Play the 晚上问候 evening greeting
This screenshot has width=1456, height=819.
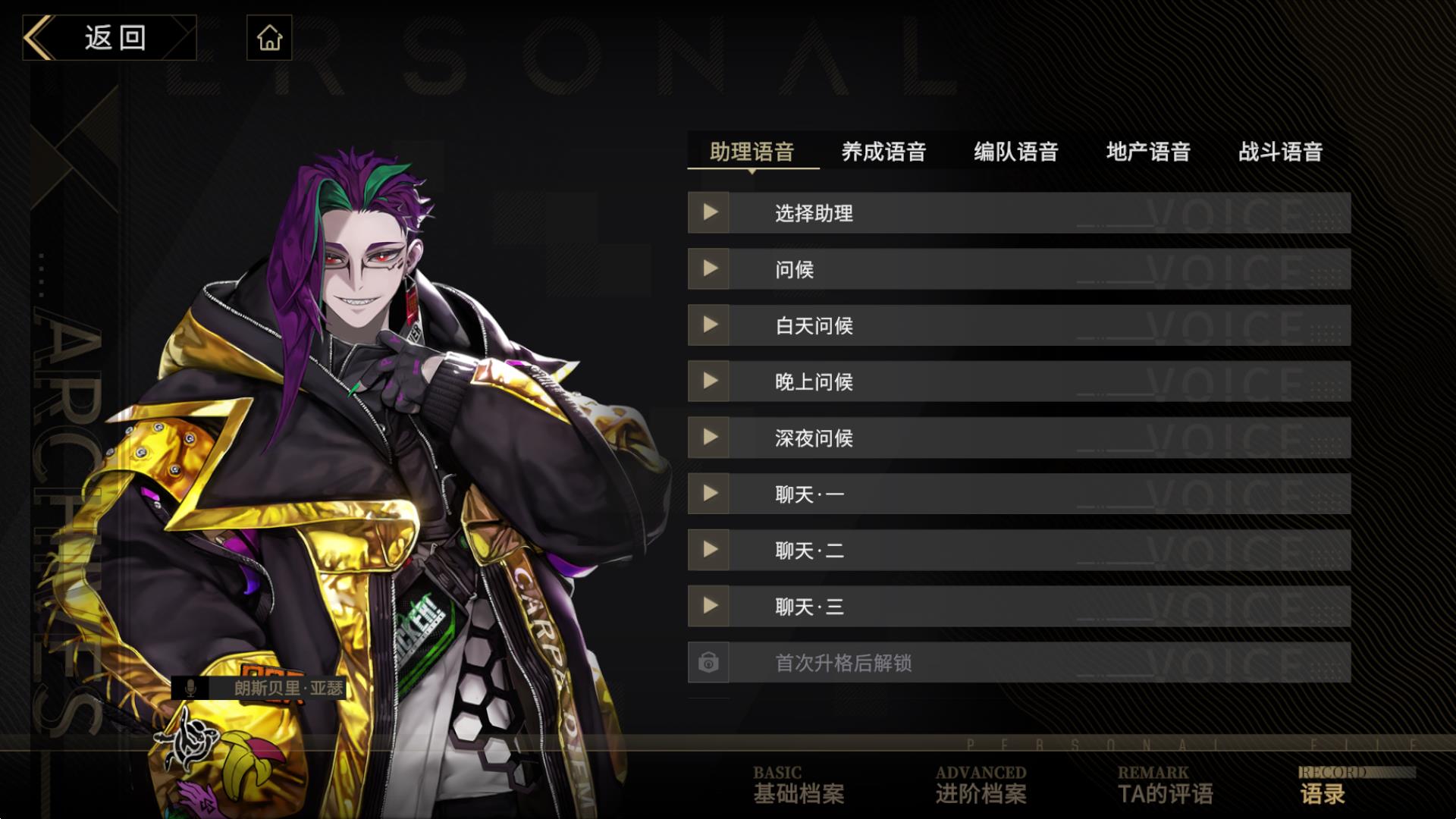point(708,381)
